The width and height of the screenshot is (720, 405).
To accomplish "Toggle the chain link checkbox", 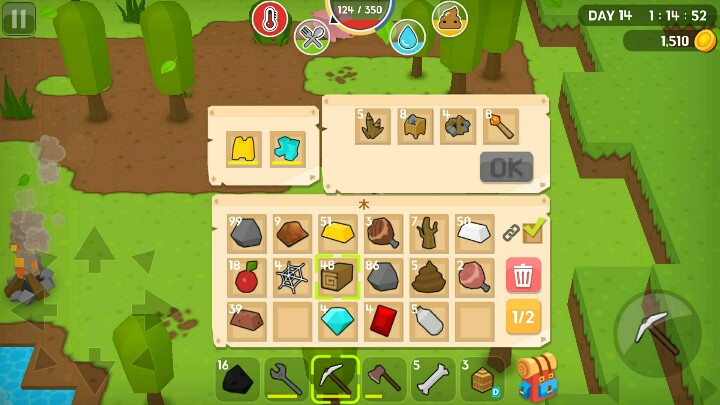I will pyautogui.click(x=524, y=231).
